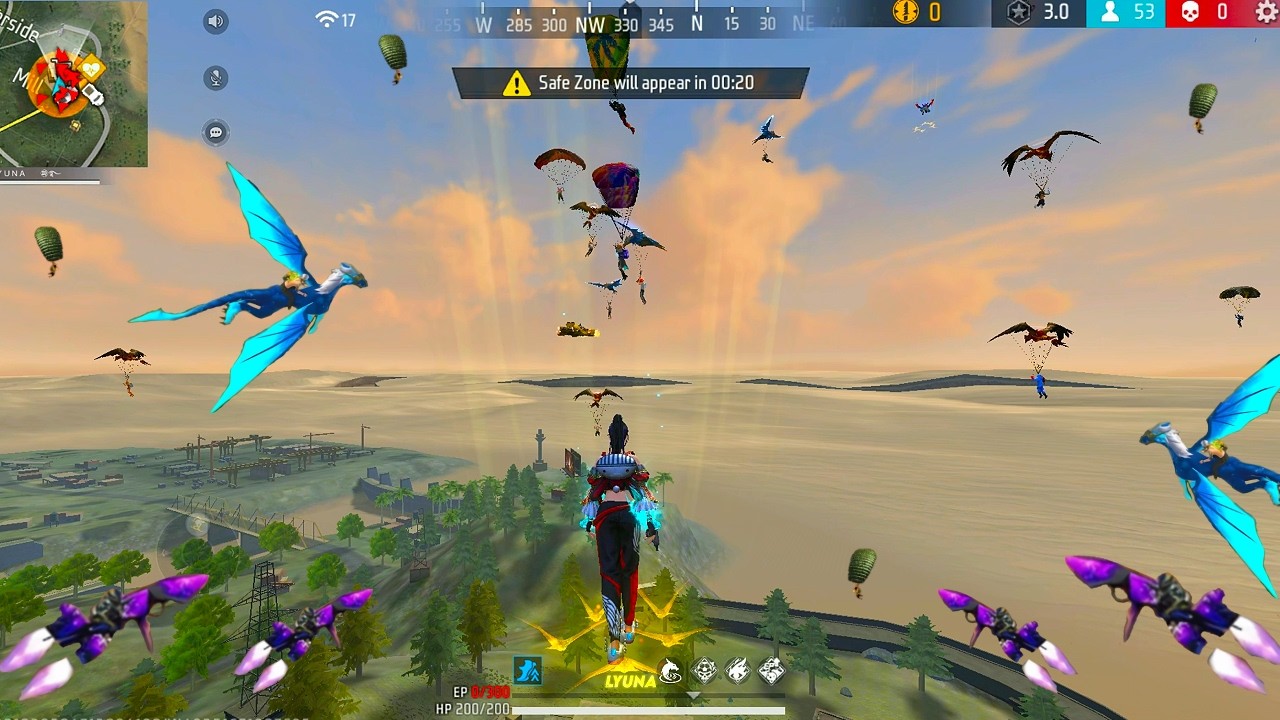Select the skull diamond skill icon
The image size is (1280, 720).
pos(705,670)
